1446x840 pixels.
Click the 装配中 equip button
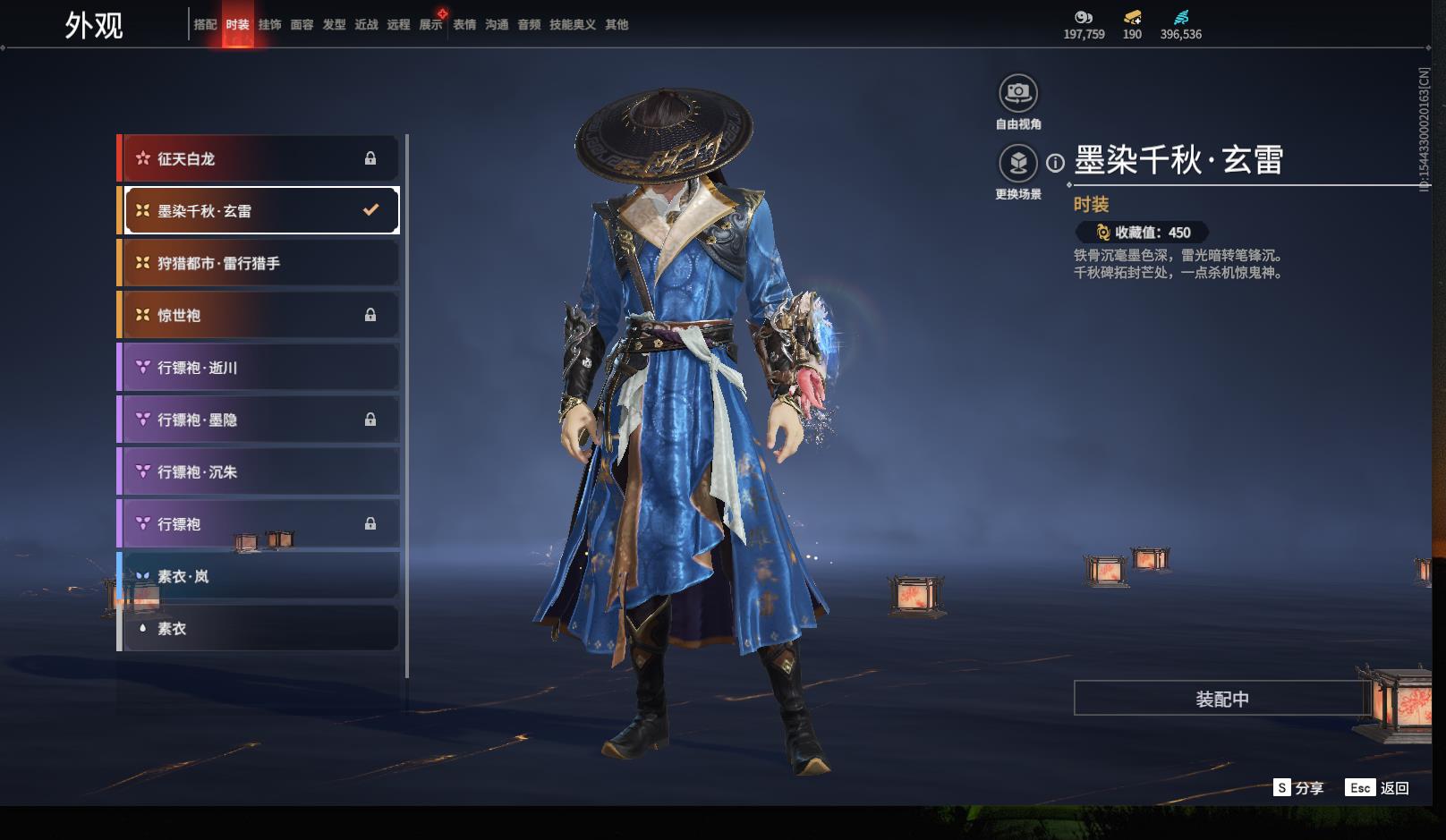(x=1221, y=699)
